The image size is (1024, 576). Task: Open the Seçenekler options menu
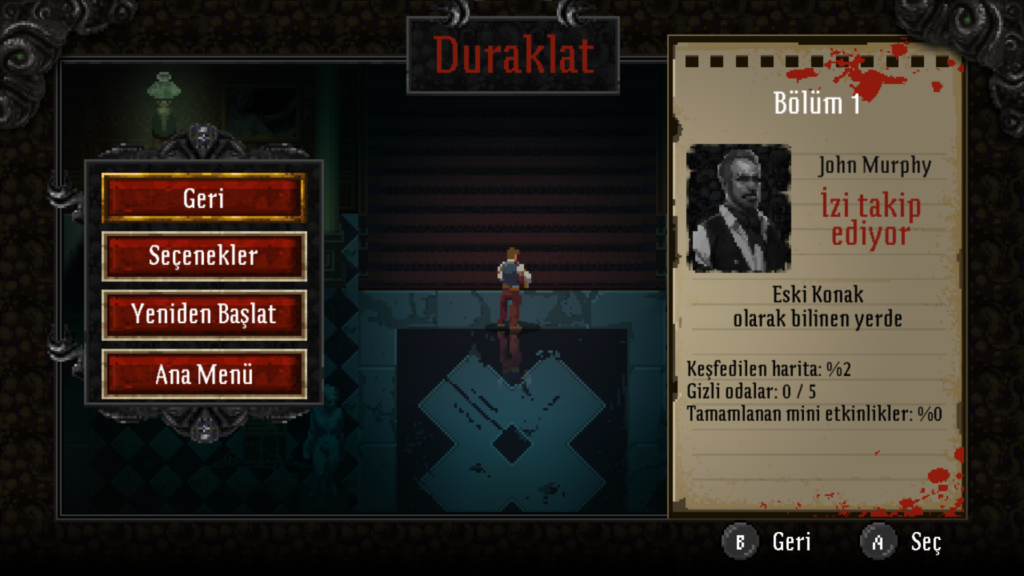tap(203, 256)
